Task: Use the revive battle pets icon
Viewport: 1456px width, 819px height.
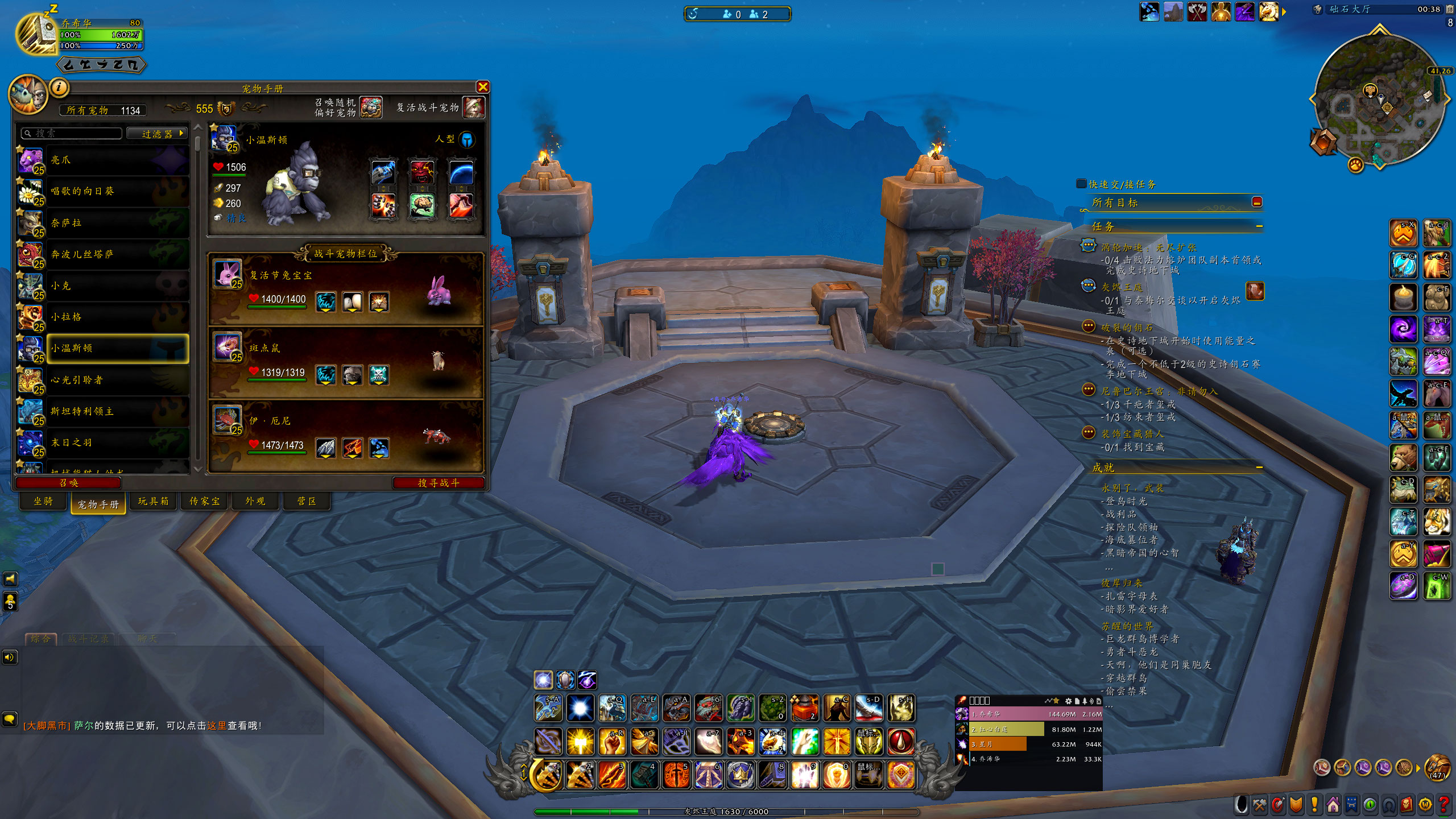Action: point(473,107)
